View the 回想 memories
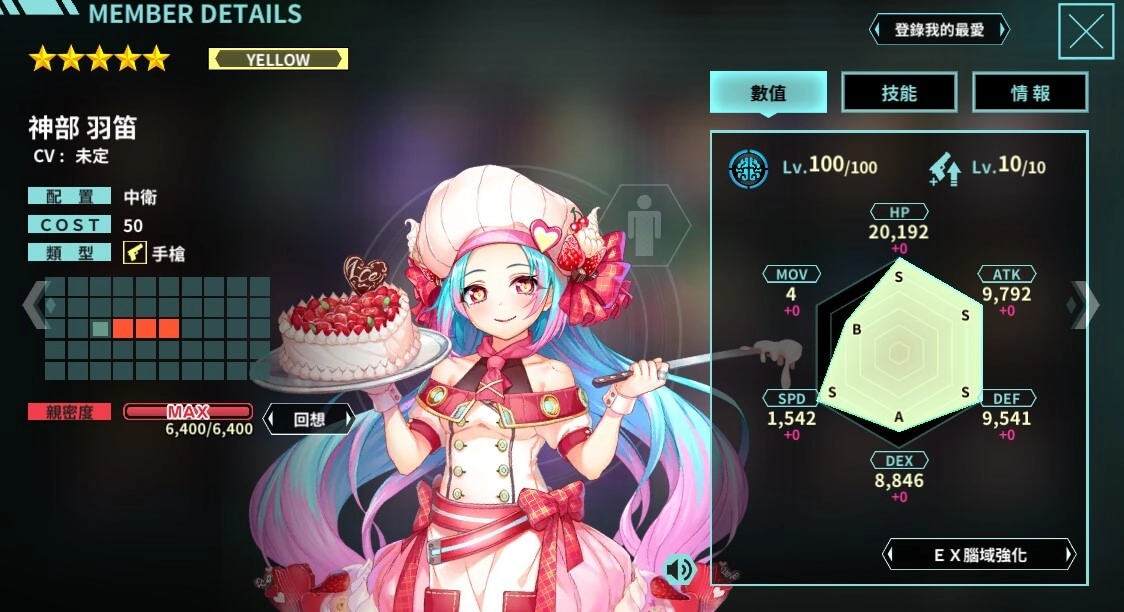 point(309,419)
